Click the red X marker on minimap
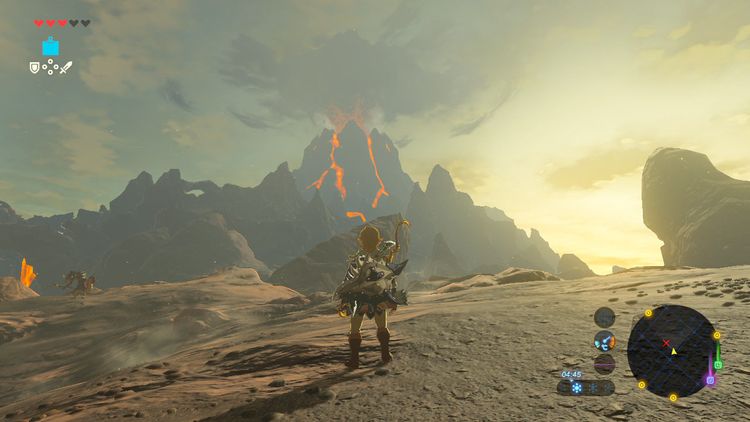This screenshot has height=422, width=750. 666,343
